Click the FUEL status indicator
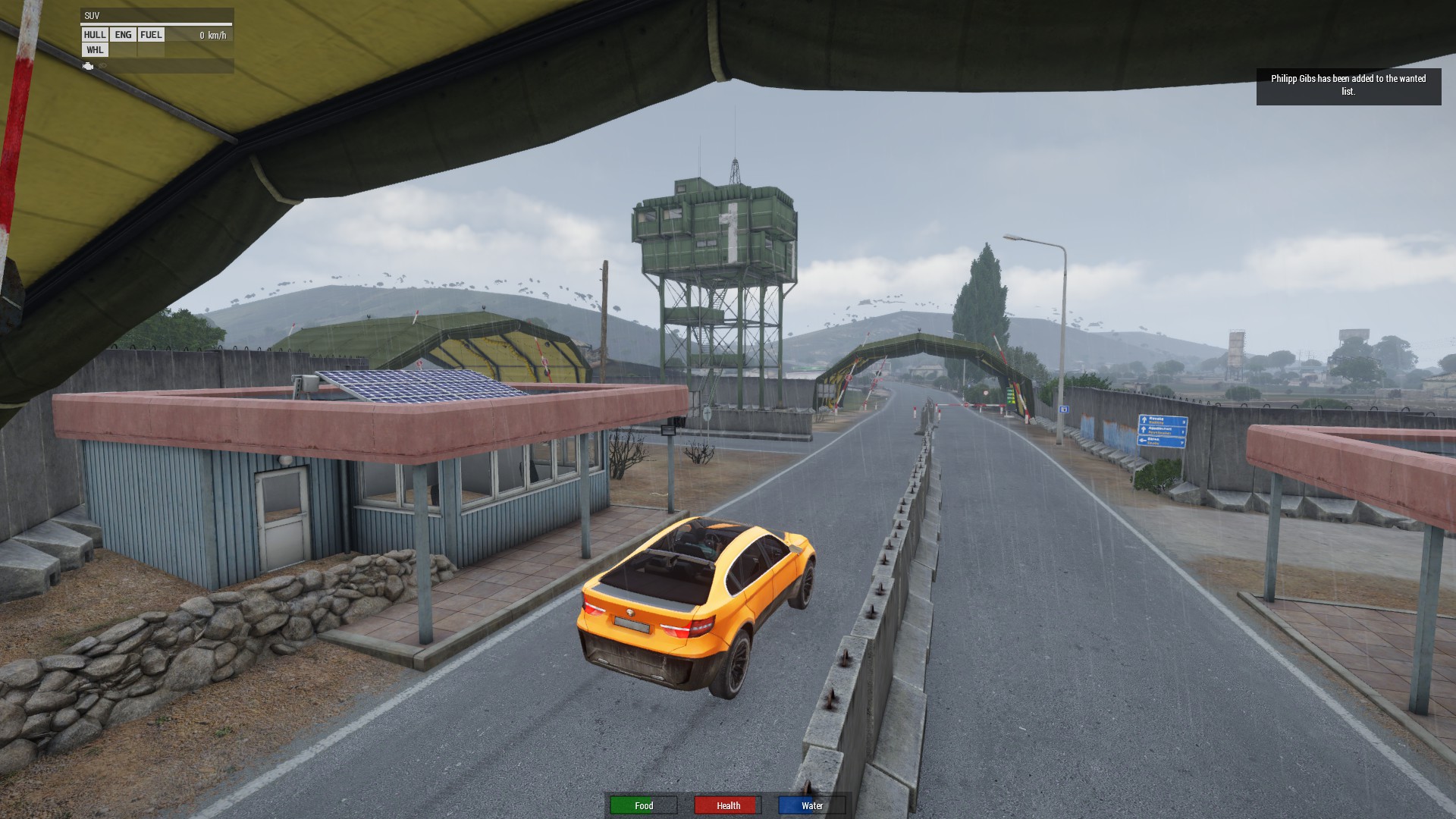 (151, 35)
